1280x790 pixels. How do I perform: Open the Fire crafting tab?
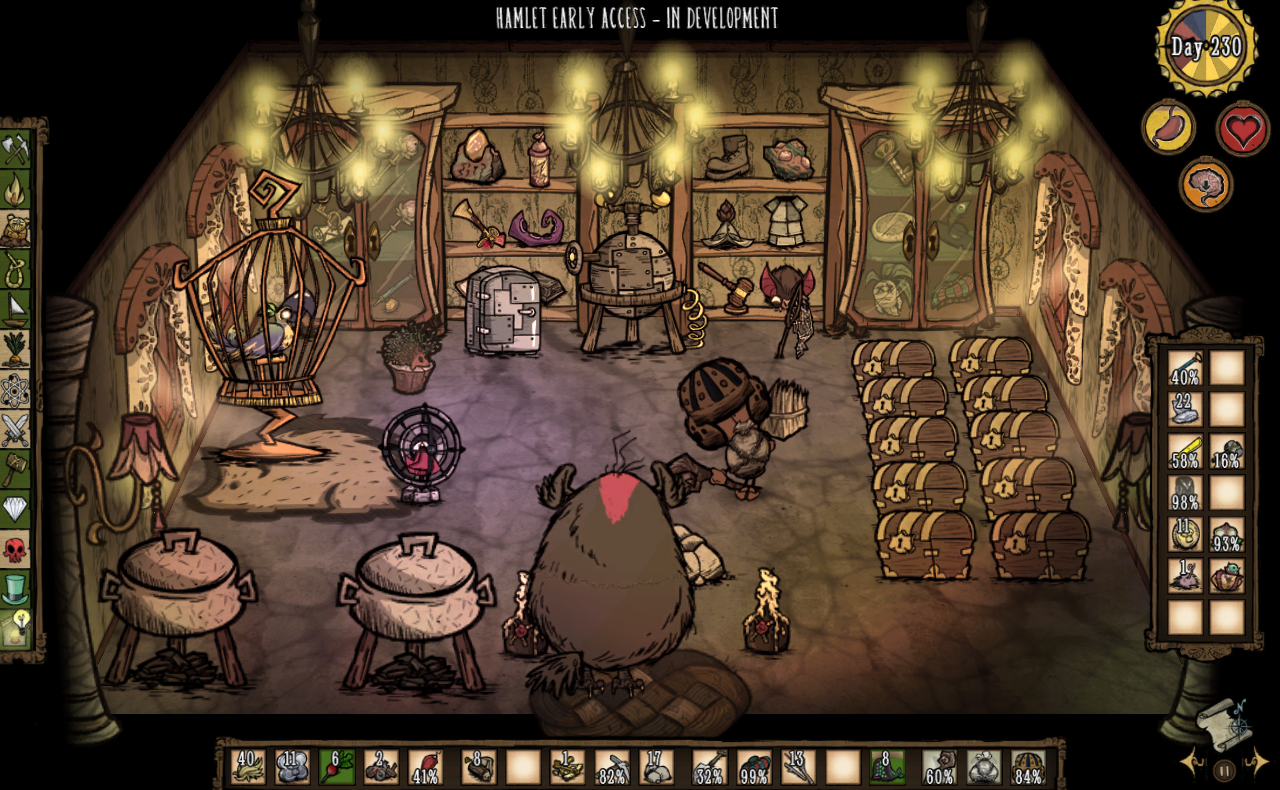point(18,190)
